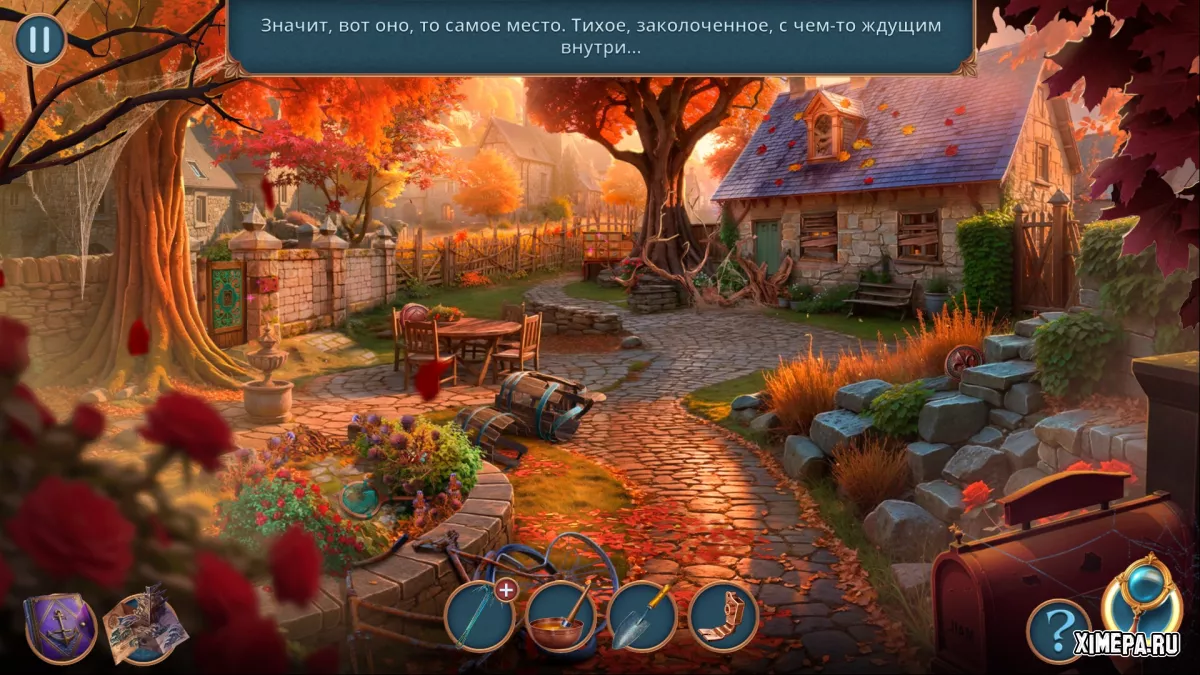
Task: Click the plus badge on the rod item
Action: pyautogui.click(x=506, y=590)
